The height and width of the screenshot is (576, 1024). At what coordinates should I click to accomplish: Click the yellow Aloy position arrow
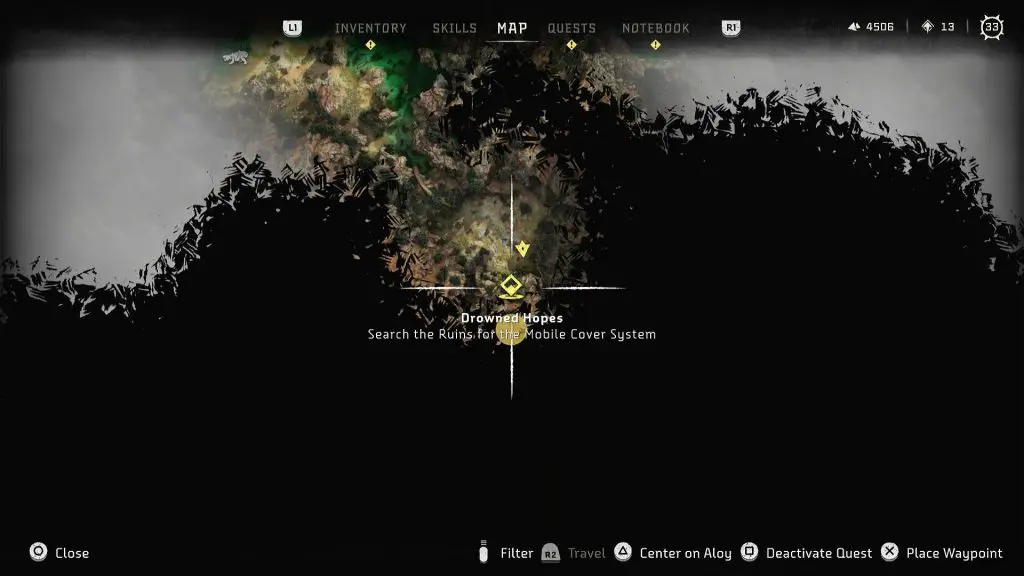[521, 249]
